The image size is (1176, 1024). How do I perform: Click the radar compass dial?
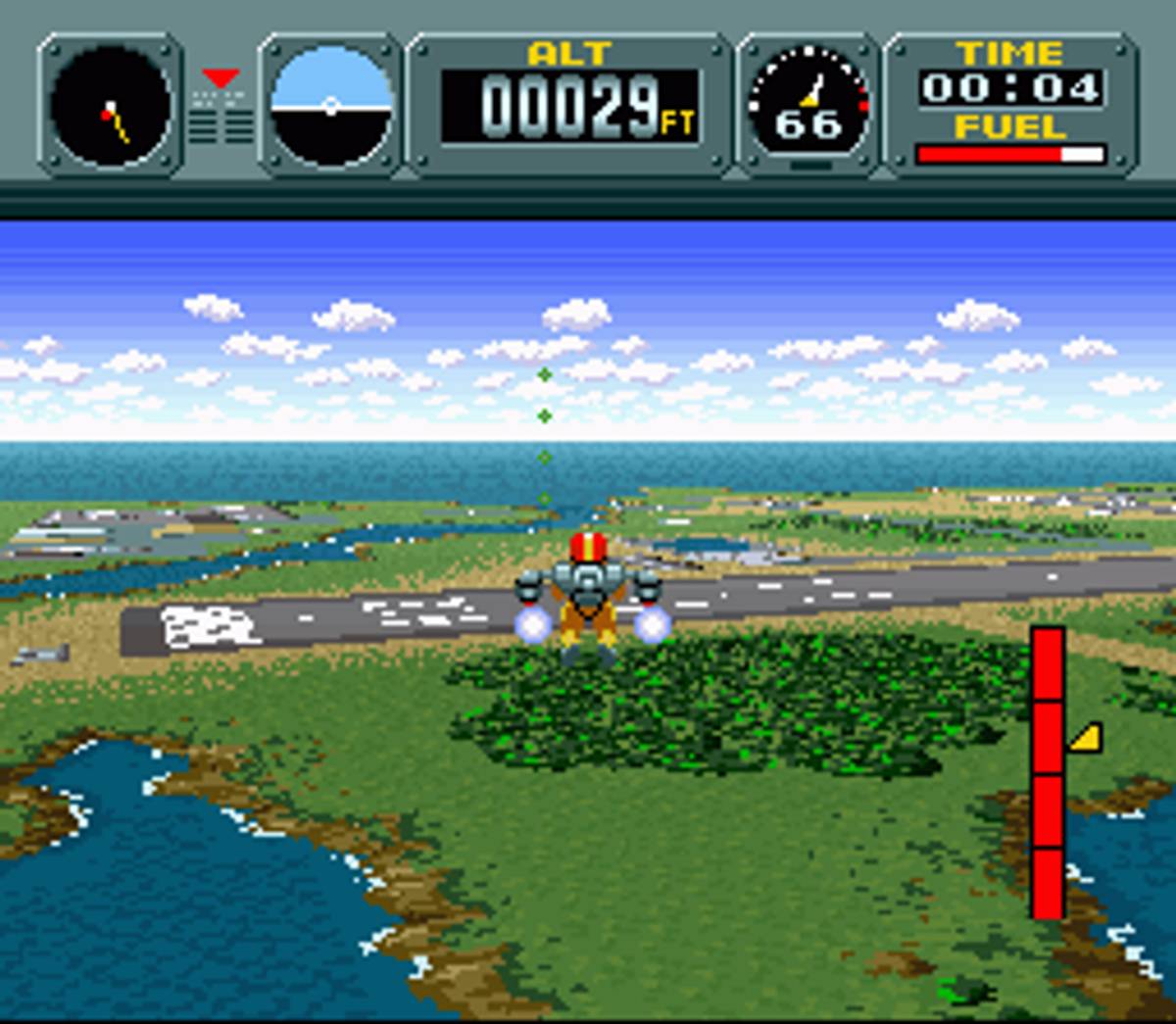tap(111, 107)
